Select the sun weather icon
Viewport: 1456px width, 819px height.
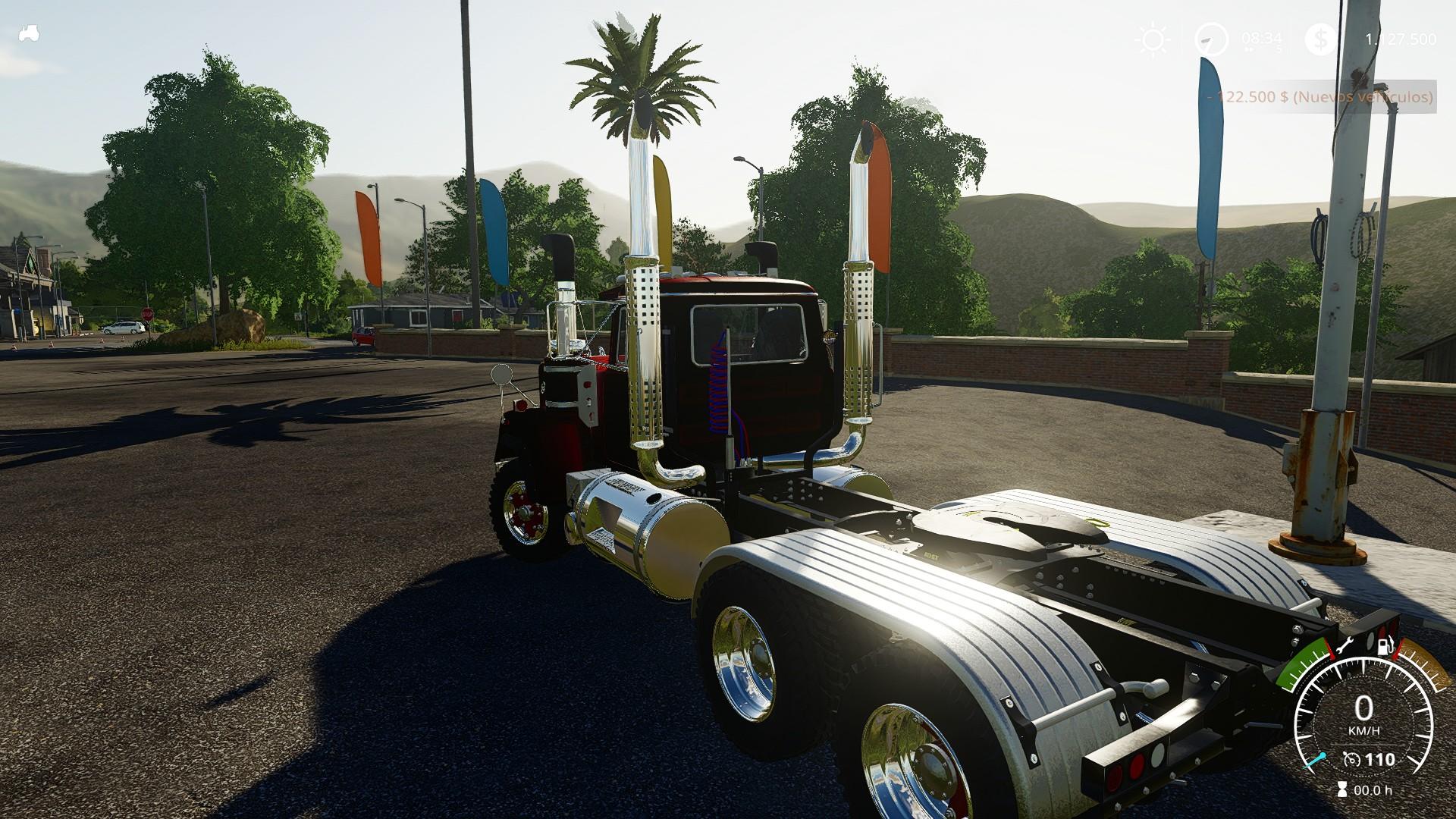1153,40
